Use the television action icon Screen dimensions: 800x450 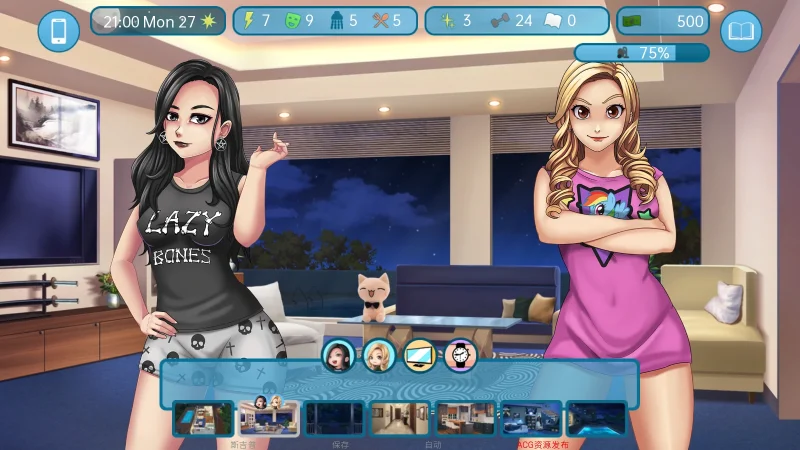pos(419,354)
